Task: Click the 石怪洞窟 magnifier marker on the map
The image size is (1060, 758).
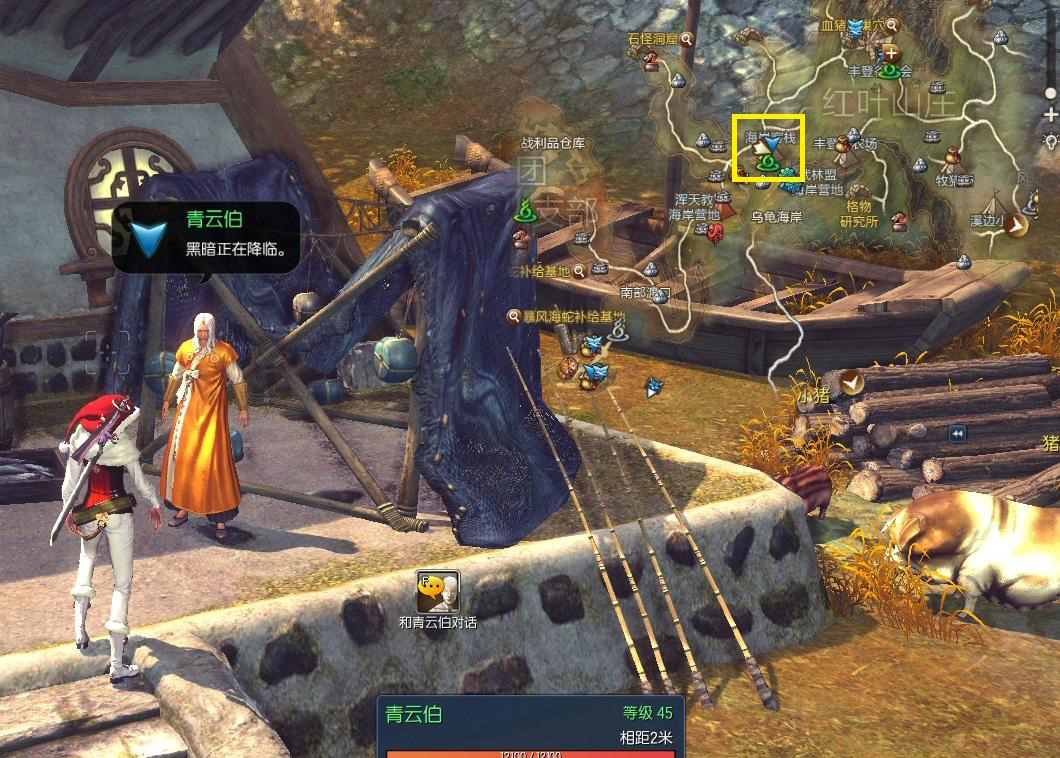Action: (688, 39)
